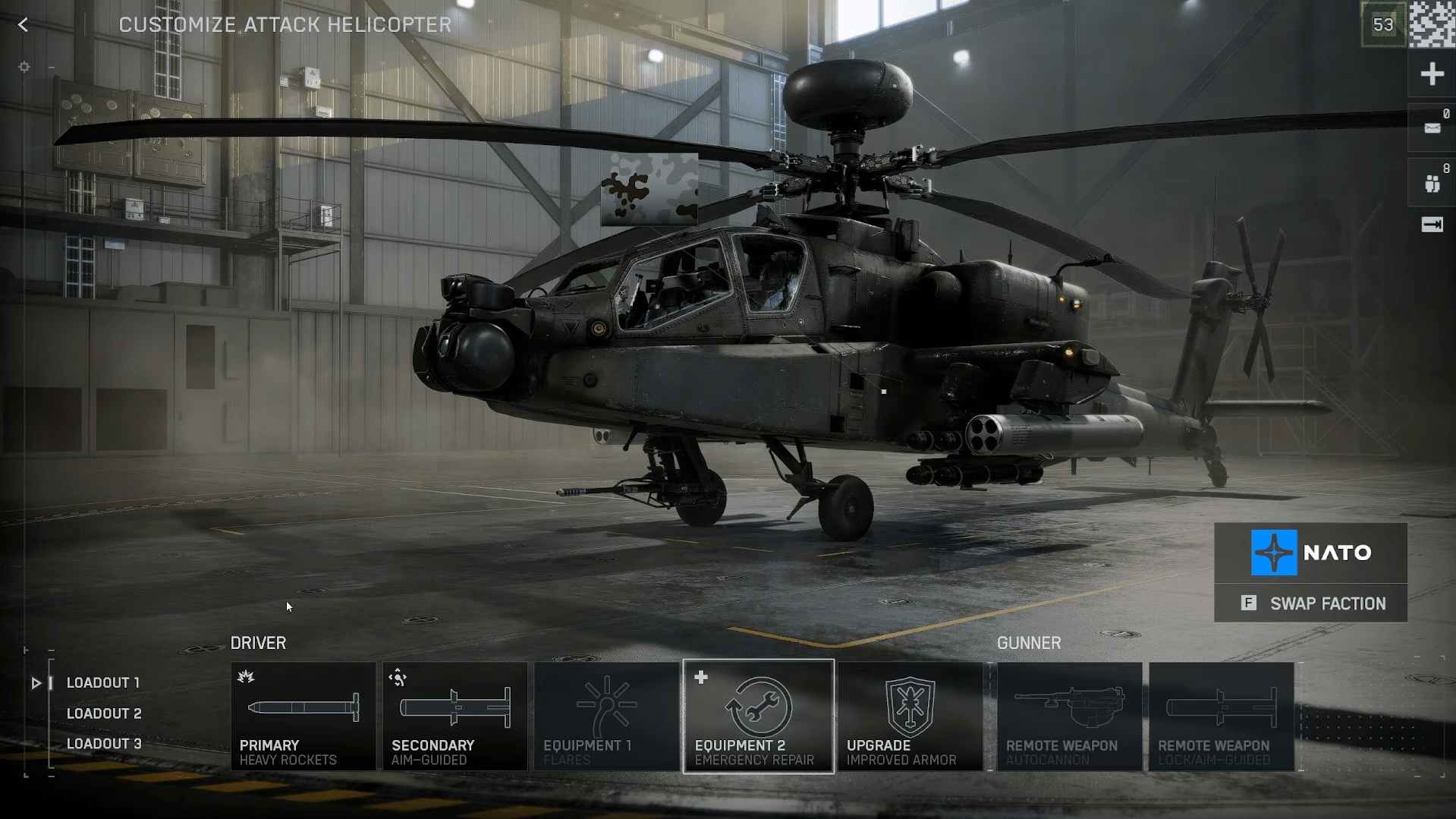This screenshot has height=819, width=1456.
Task: Select Loadout 1
Action: pyautogui.click(x=102, y=682)
